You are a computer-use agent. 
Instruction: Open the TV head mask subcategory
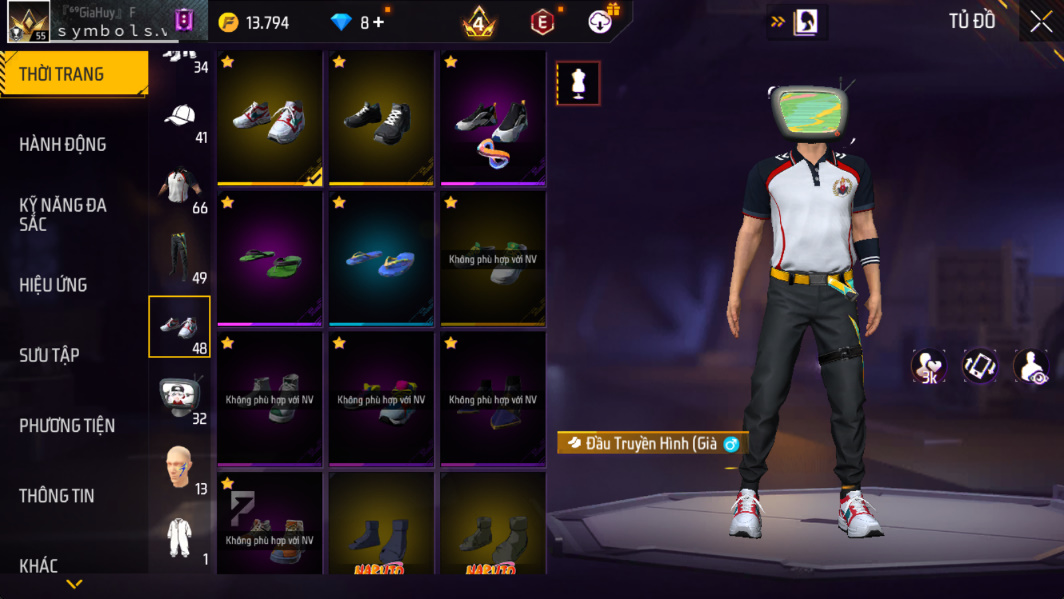pyautogui.click(x=180, y=397)
